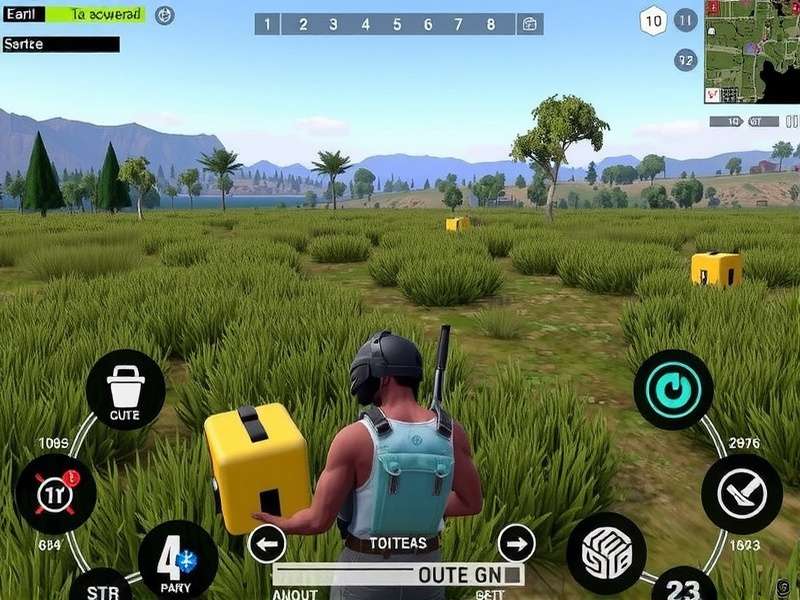Tap the round button showing 23
The image size is (800, 600).
click(x=683, y=585)
